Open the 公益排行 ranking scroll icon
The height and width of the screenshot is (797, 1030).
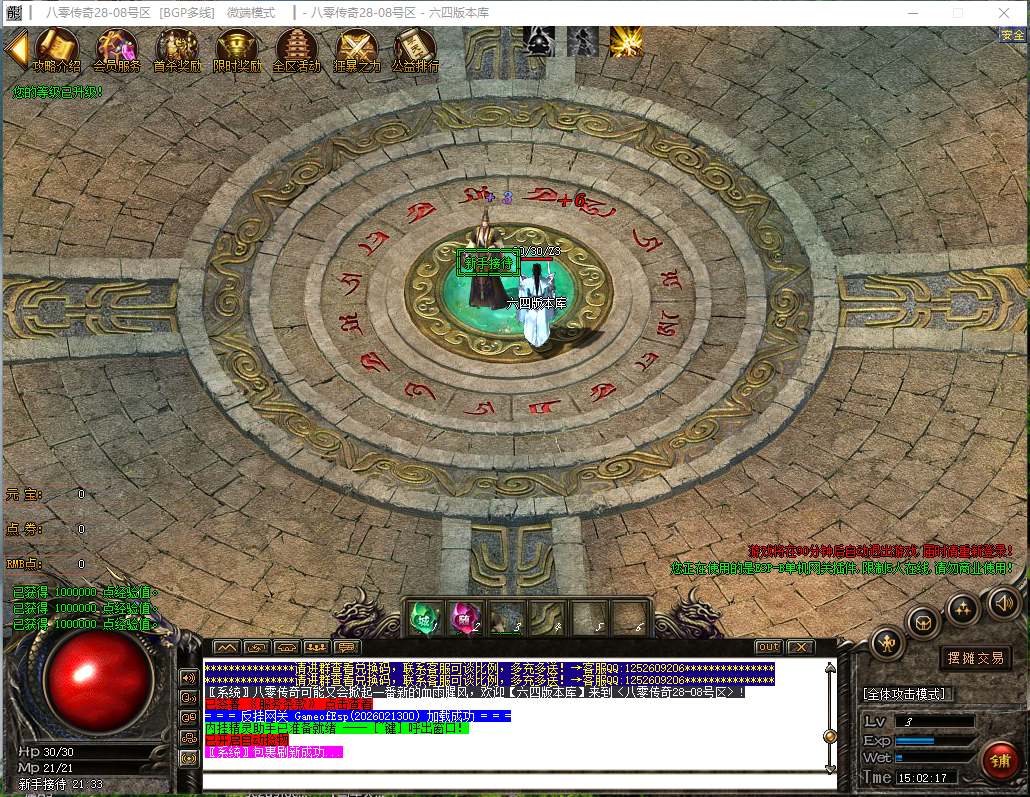(414, 49)
